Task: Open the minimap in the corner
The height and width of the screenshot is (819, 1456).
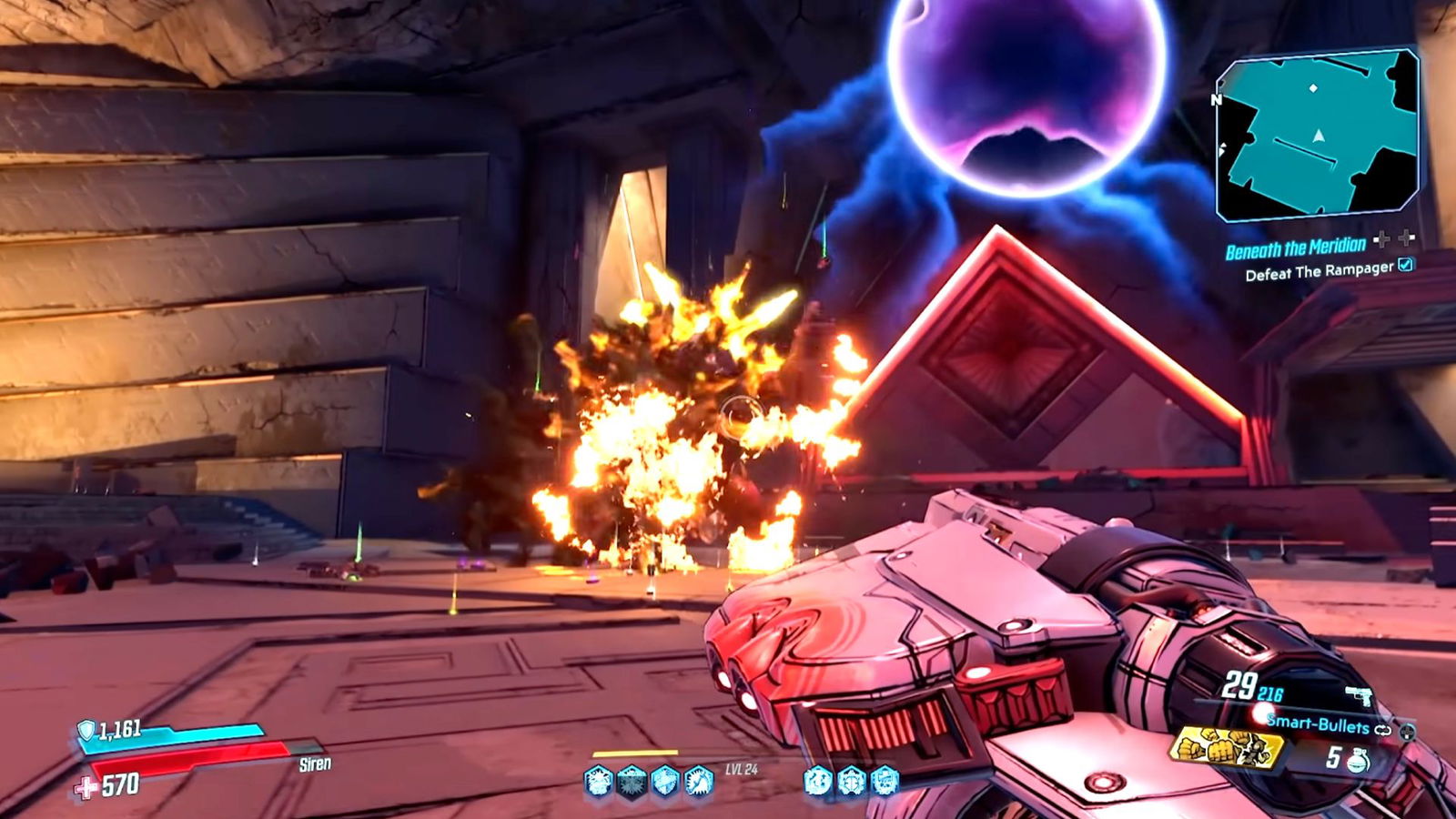Action: coord(1317,136)
